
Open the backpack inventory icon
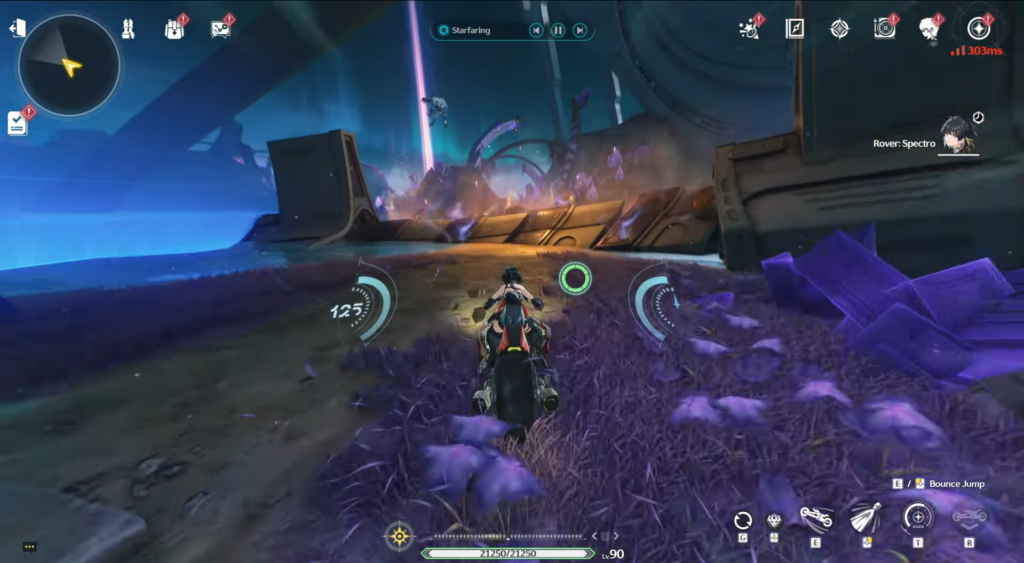(x=173, y=29)
